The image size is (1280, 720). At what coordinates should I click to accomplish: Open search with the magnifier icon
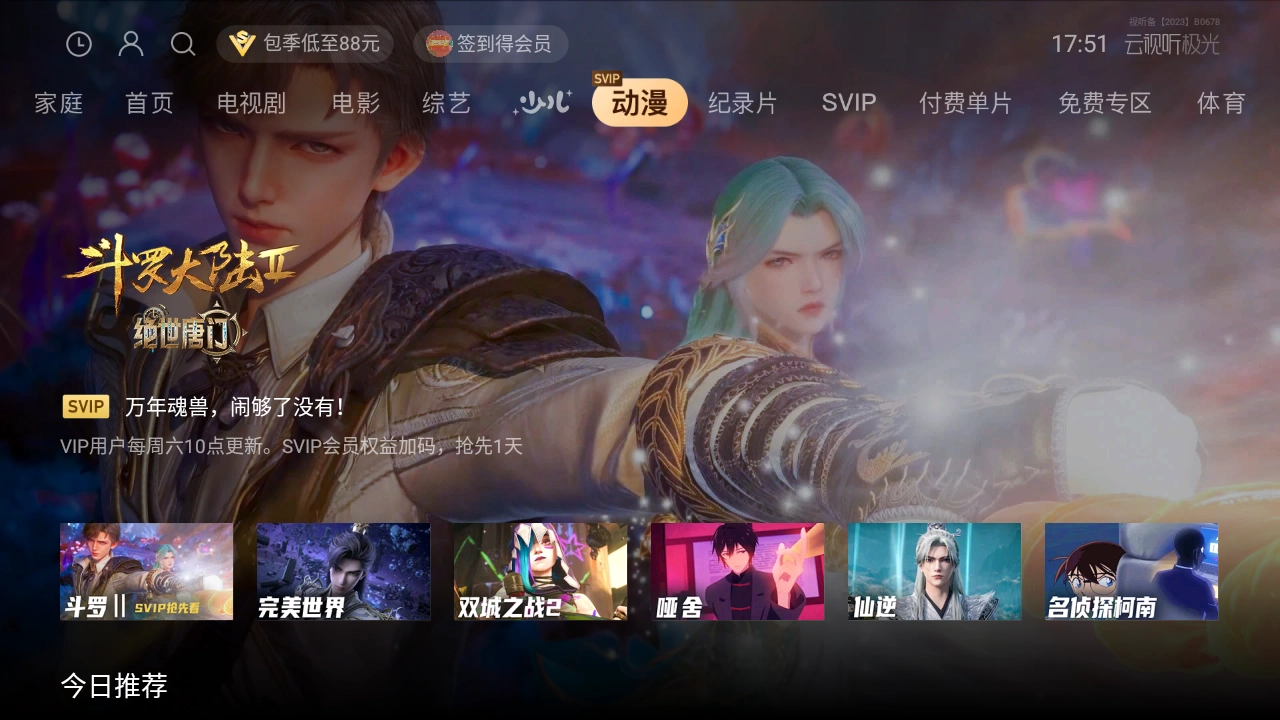(182, 44)
